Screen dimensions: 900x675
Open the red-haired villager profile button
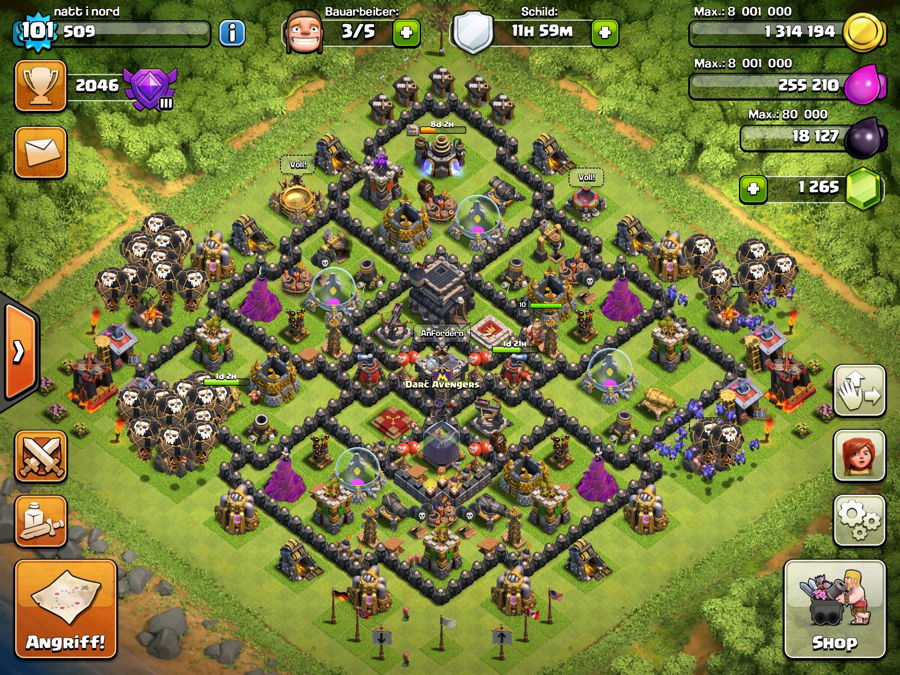[859, 455]
